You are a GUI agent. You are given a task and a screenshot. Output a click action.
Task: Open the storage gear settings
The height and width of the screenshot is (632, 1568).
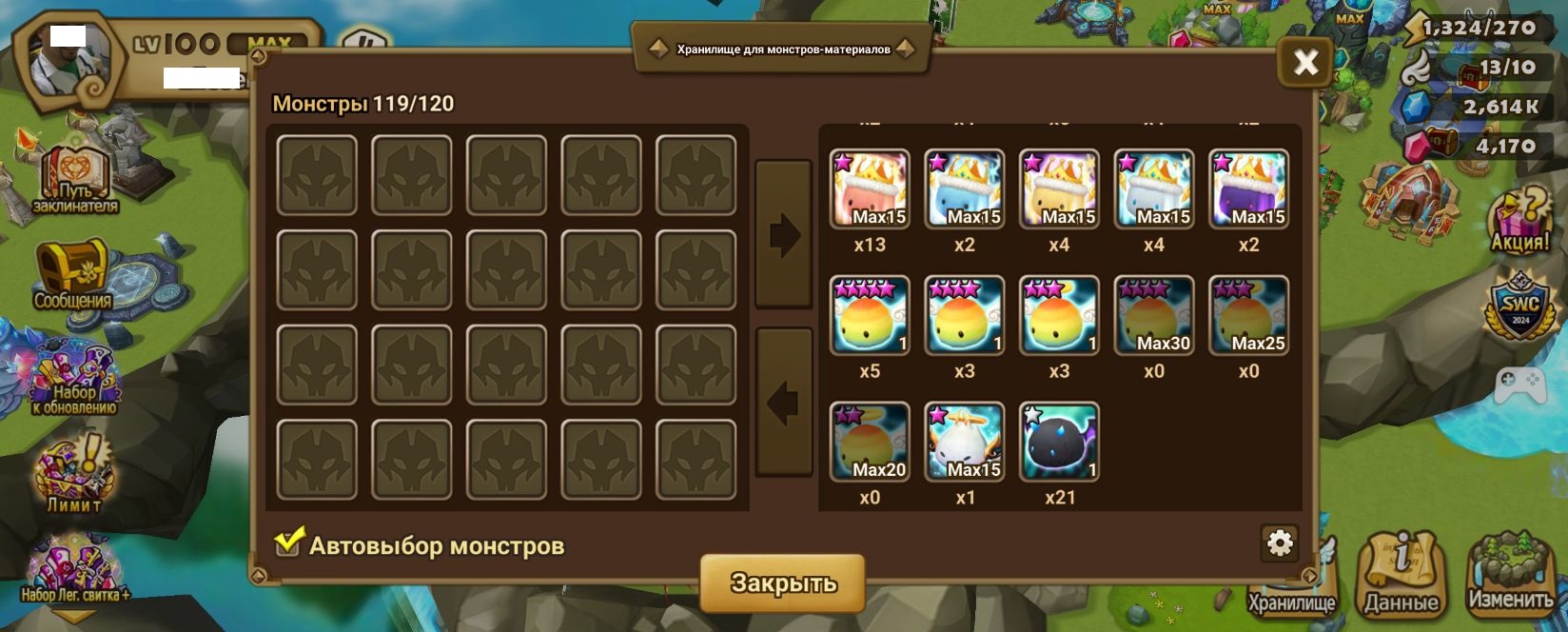click(1280, 543)
